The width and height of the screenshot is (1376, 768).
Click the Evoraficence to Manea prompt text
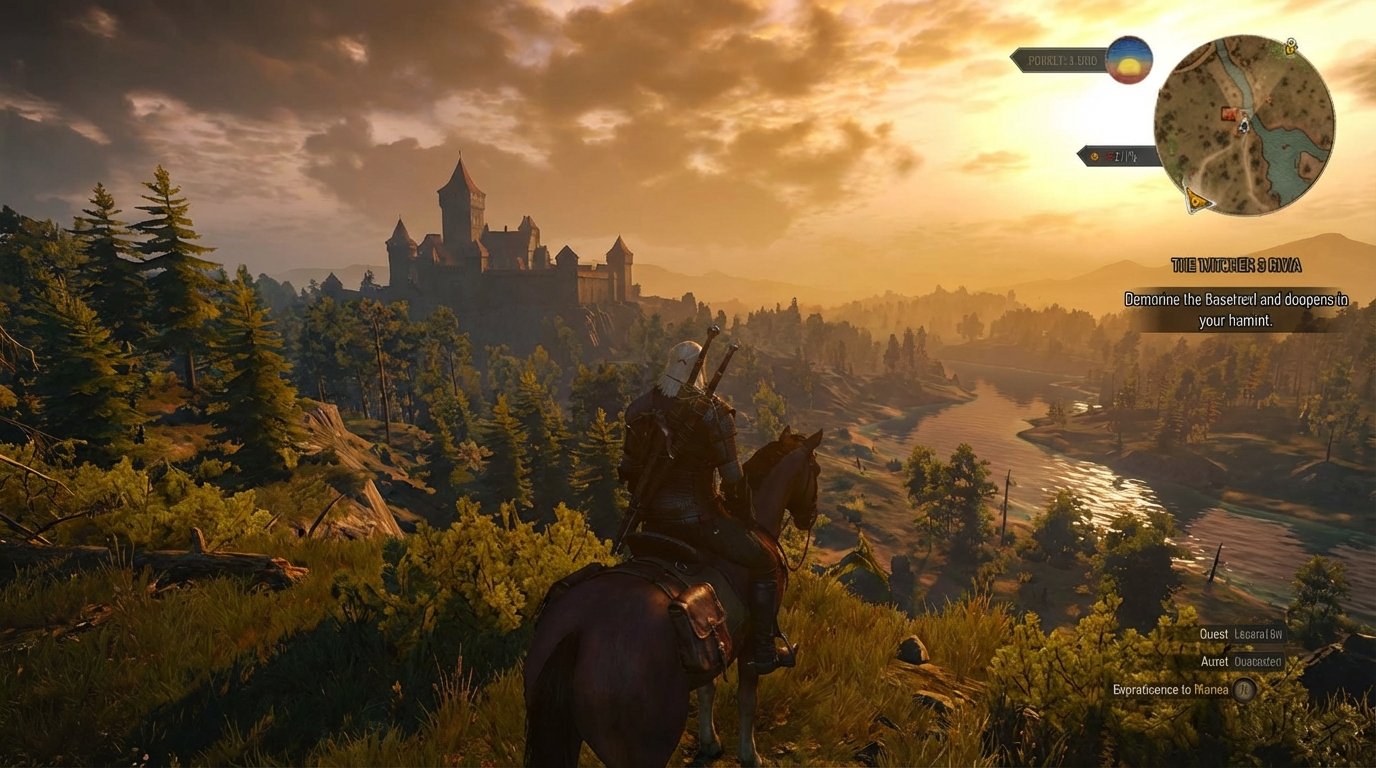[x=1170, y=689]
